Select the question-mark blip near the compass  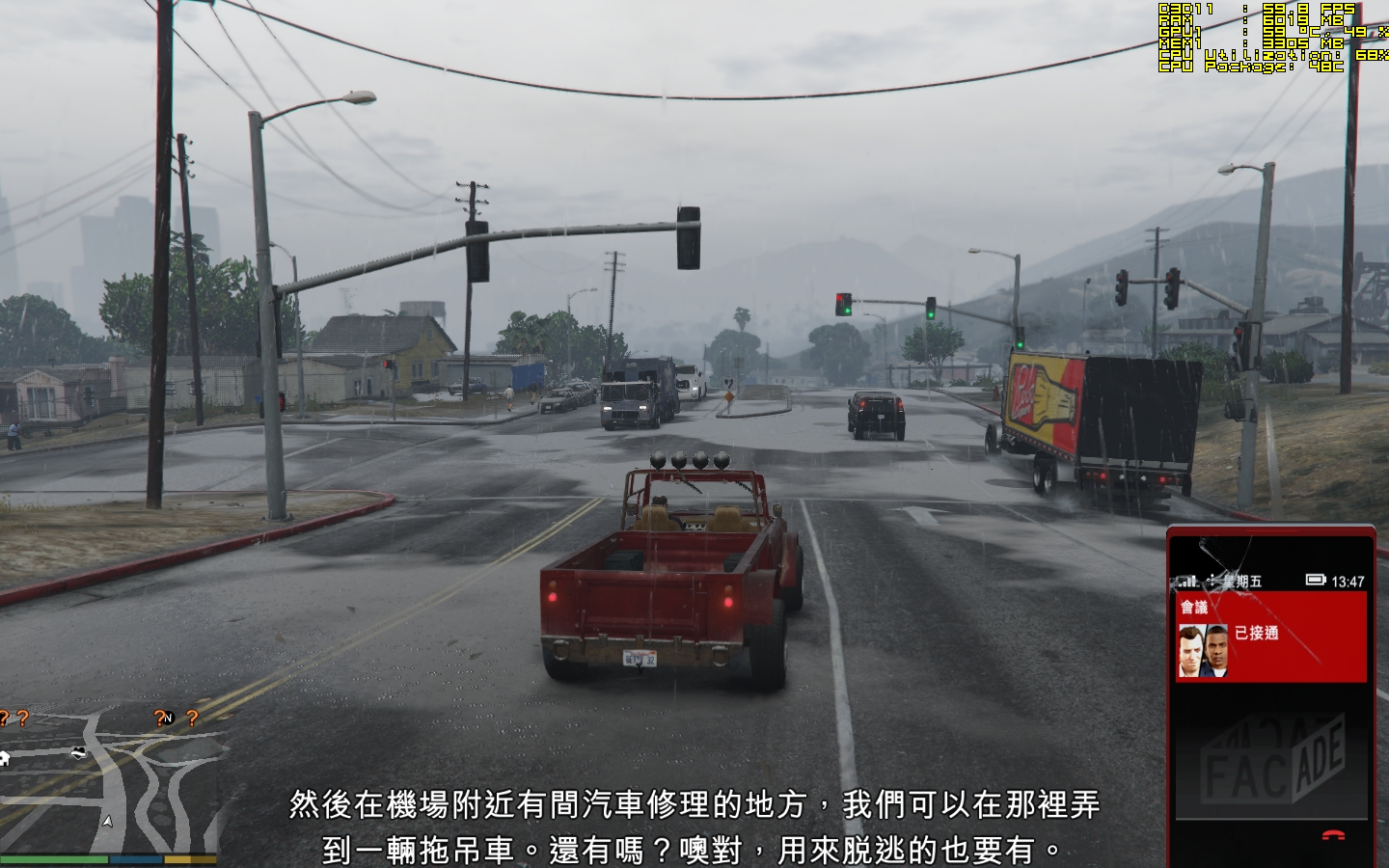160,719
